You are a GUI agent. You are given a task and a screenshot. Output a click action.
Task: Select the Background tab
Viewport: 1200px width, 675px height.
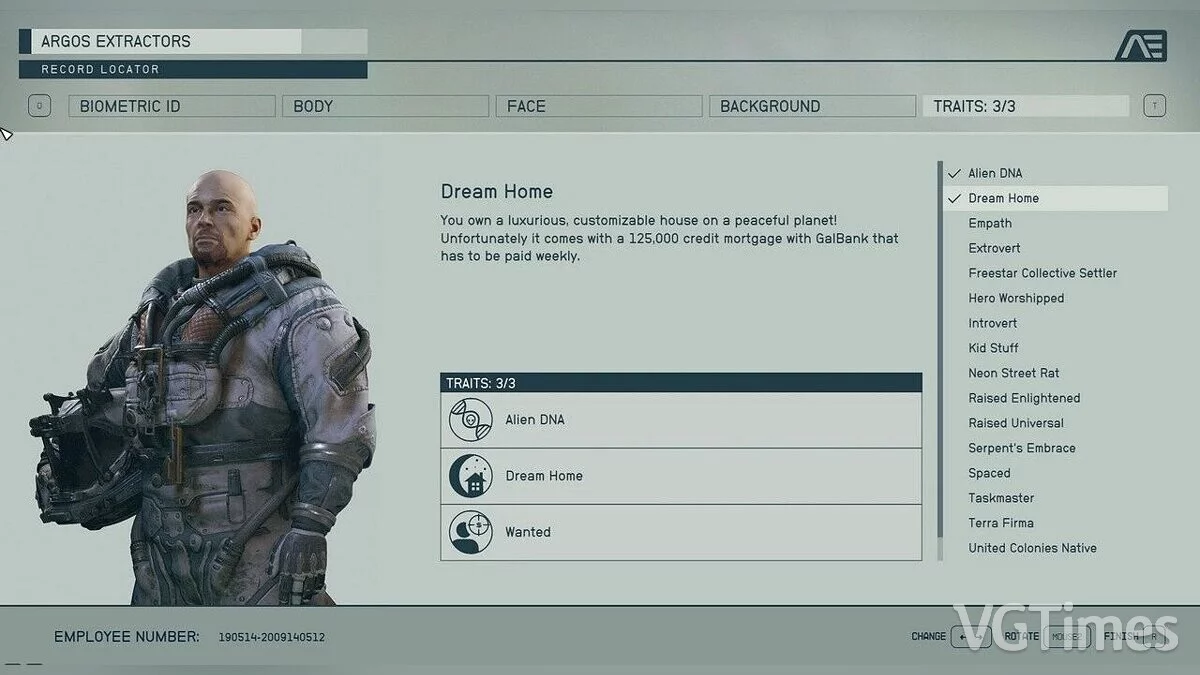click(811, 106)
